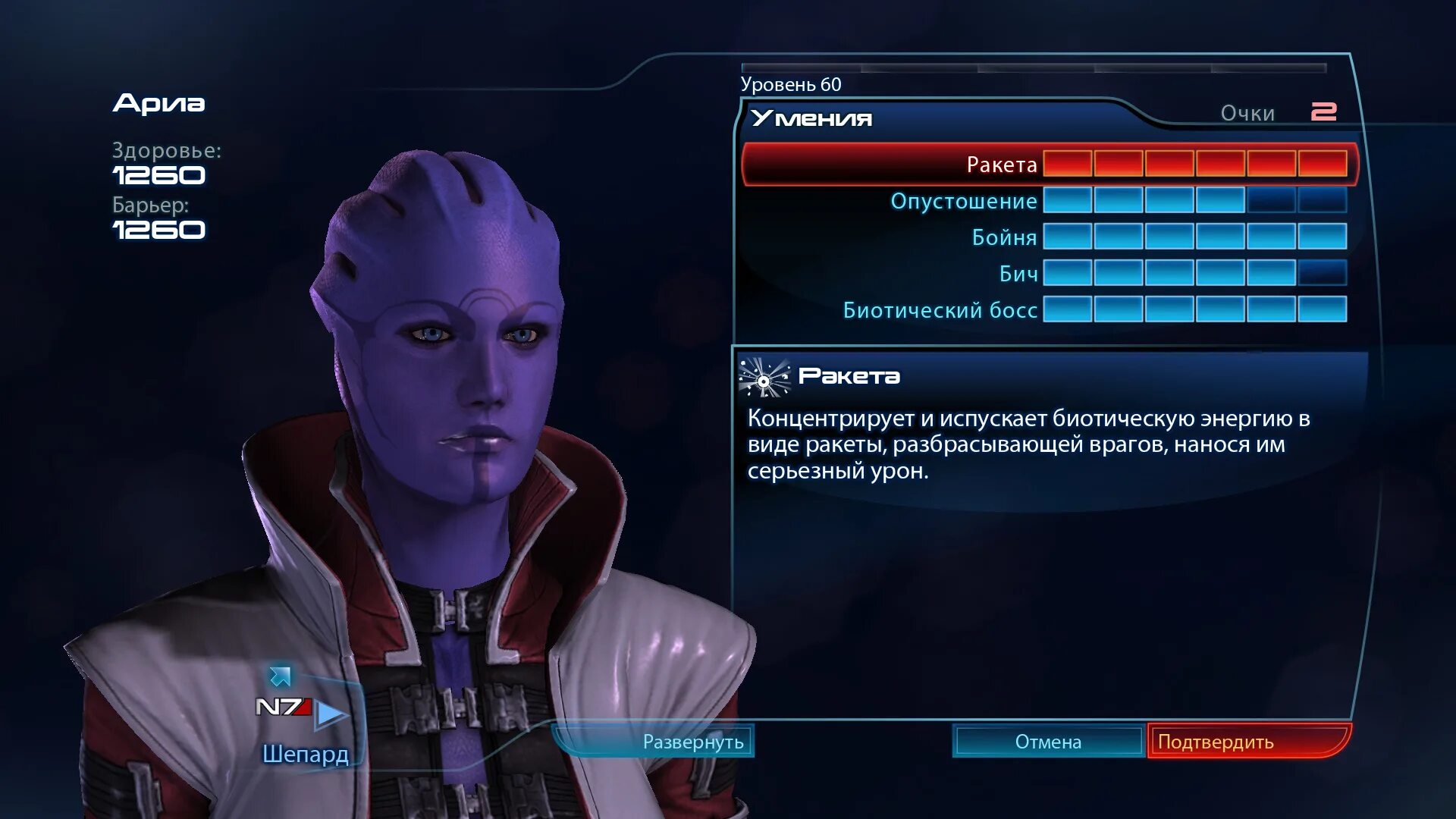
Task: Choose the Опустошение ability row
Action: (964, 201)
